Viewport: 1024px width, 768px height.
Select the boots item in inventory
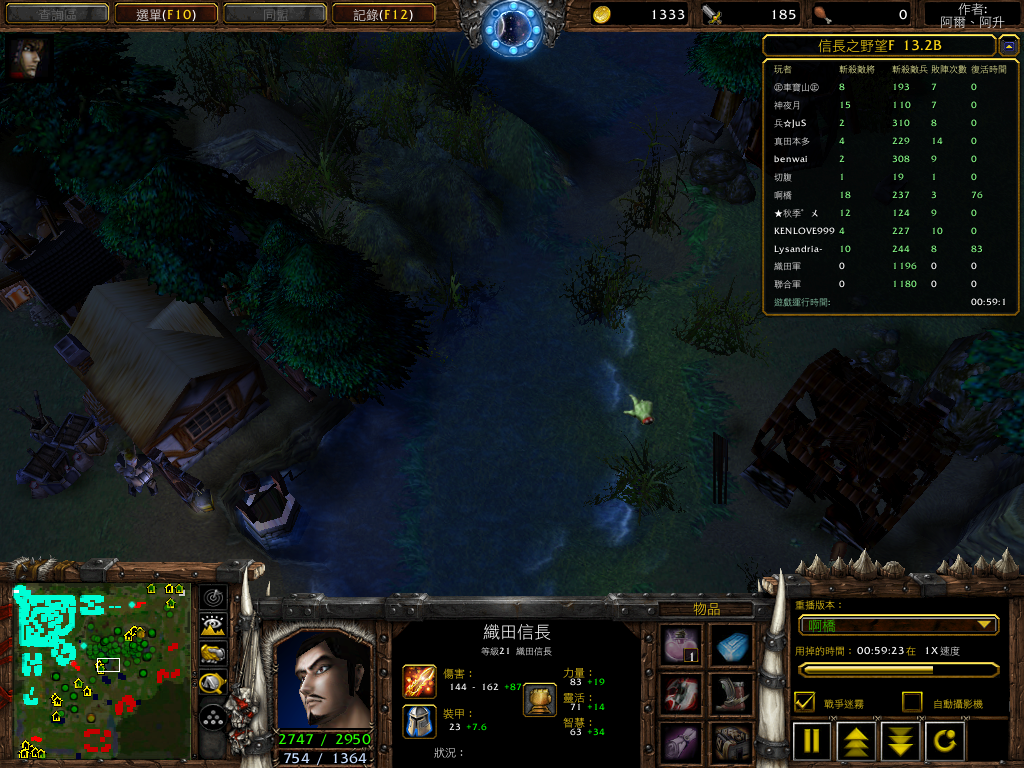[x=732, y=693]
